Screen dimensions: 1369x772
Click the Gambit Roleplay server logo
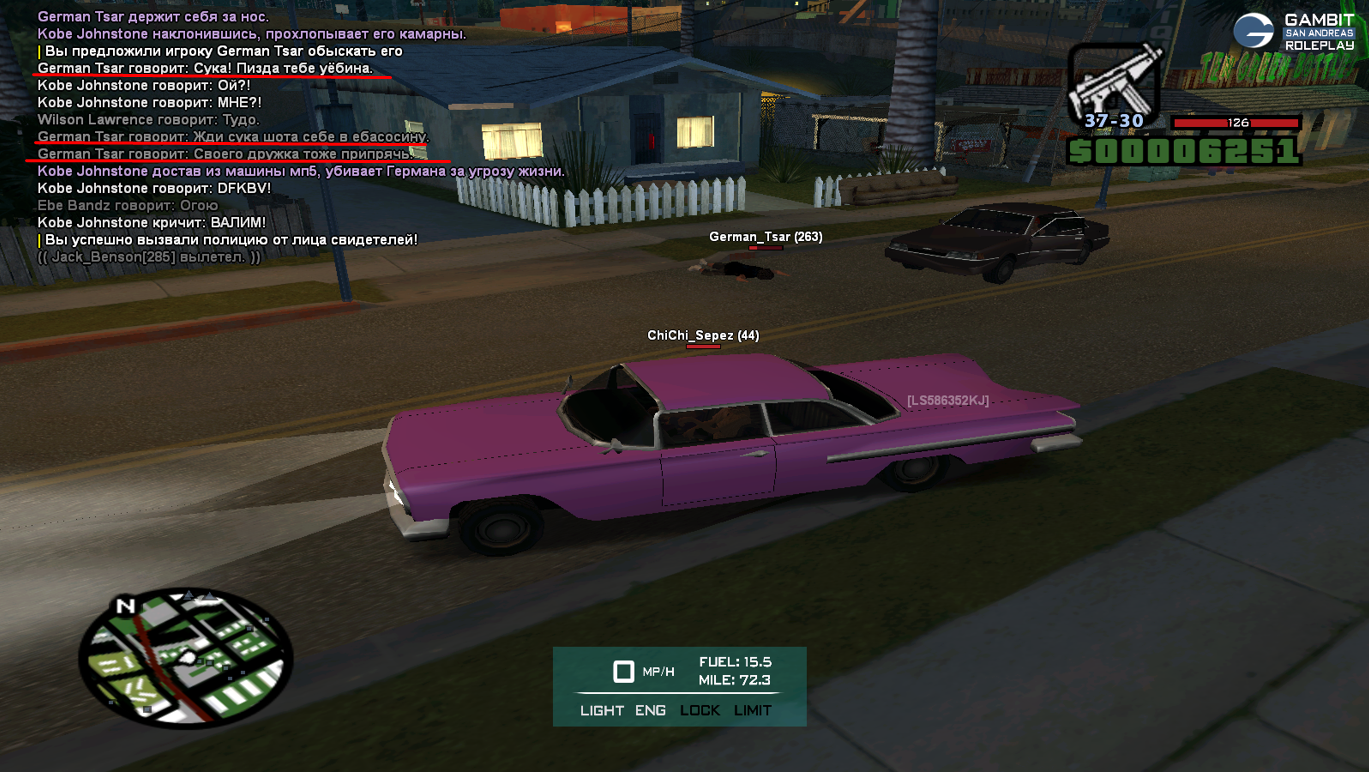(1294, 32)
